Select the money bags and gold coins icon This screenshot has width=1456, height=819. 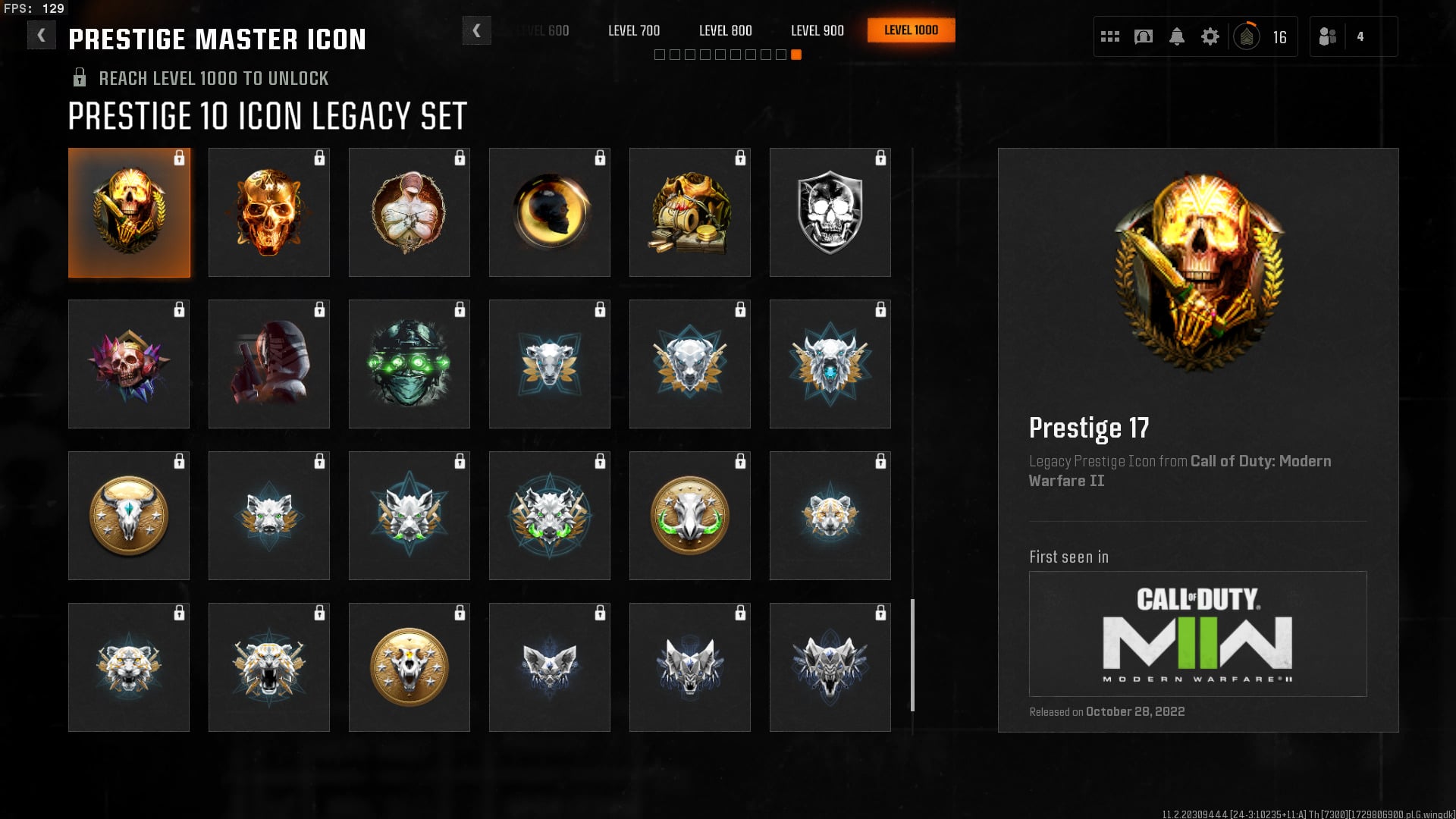click(690, 212)
